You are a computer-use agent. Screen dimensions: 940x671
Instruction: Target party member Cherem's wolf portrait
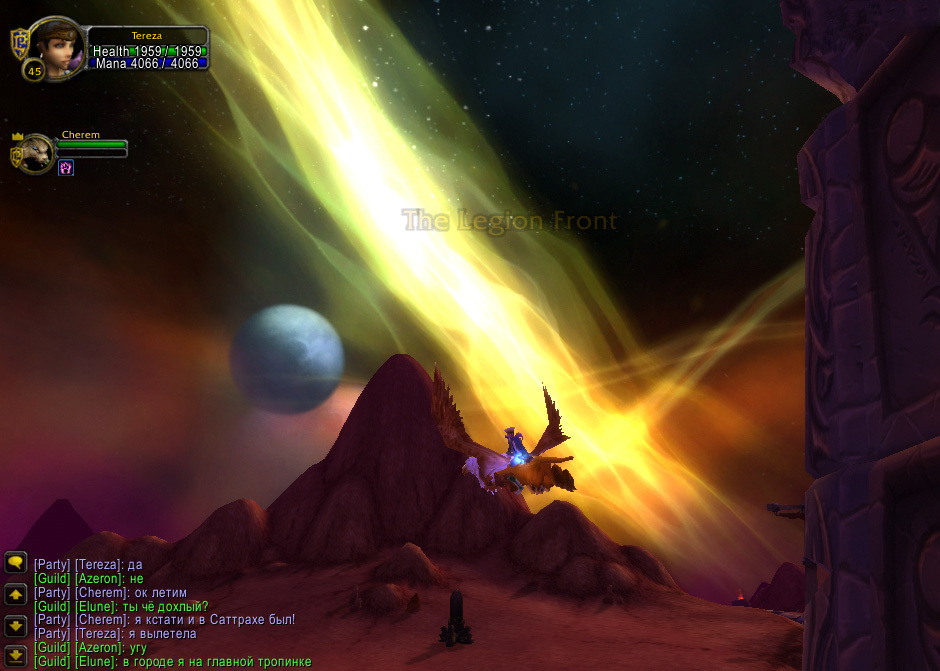pyautogui.click(x=38, y=154)
